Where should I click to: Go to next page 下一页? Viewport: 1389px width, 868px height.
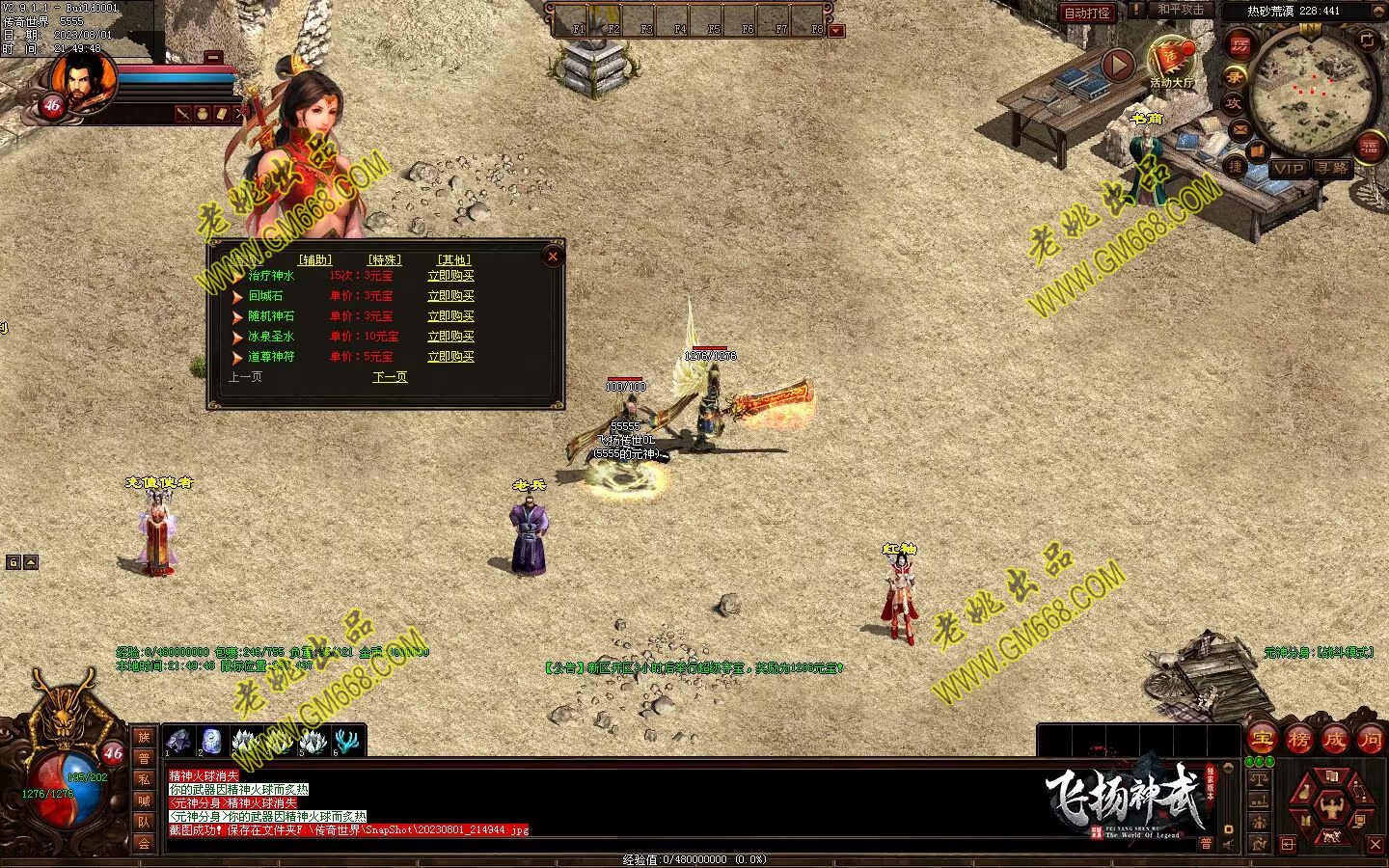[x=390, y=377]
